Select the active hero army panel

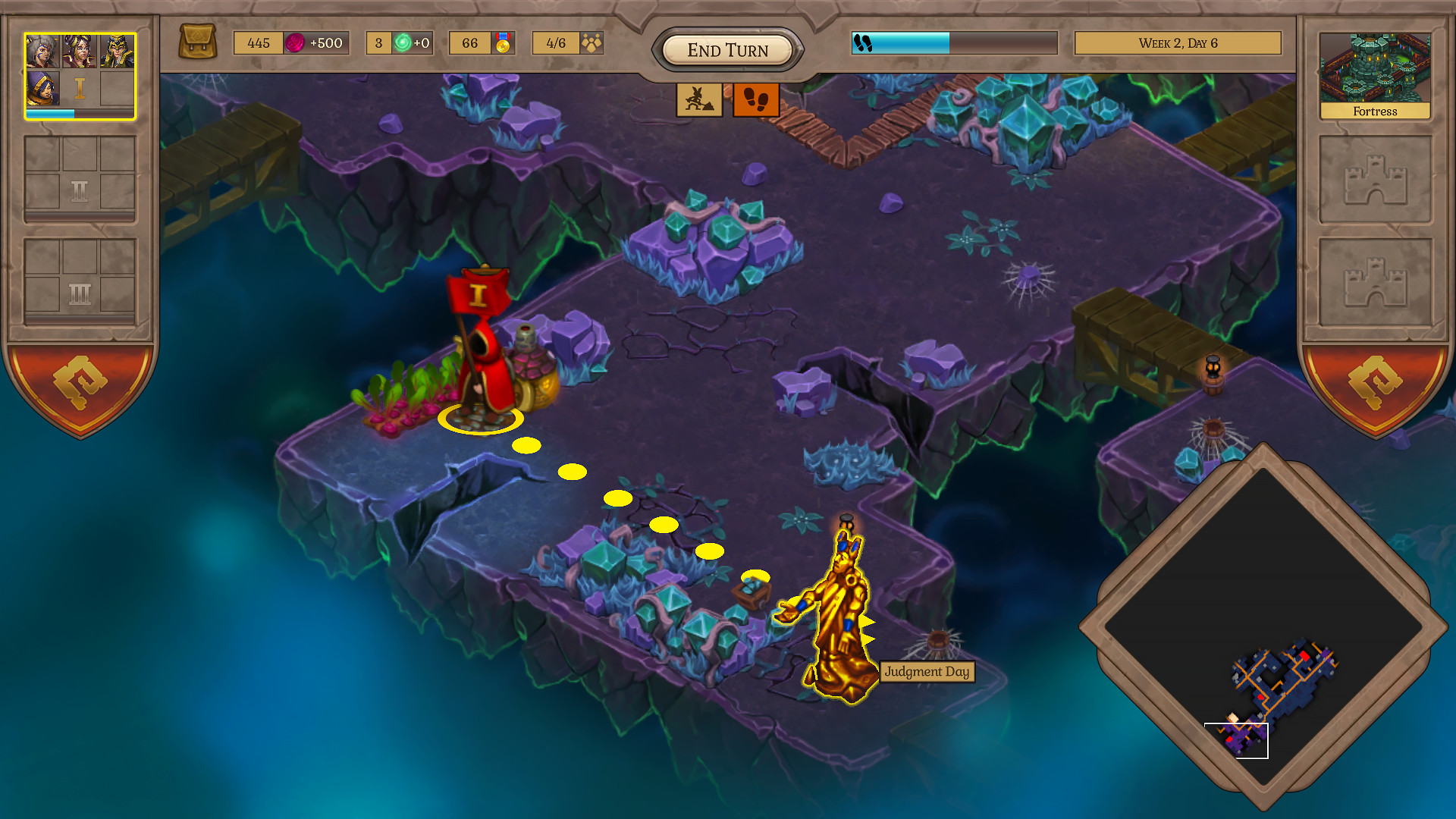pyautogui.click(x=79, y=75)
